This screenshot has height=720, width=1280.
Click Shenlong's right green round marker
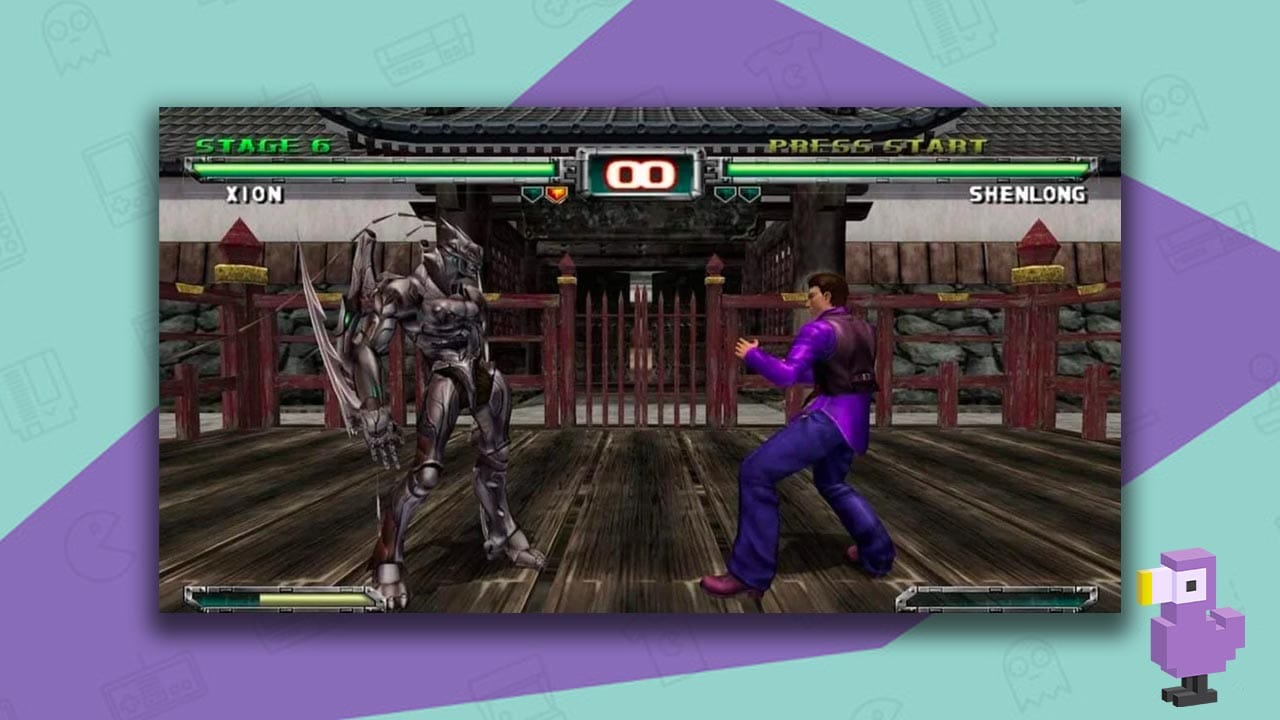click(748, 192)
